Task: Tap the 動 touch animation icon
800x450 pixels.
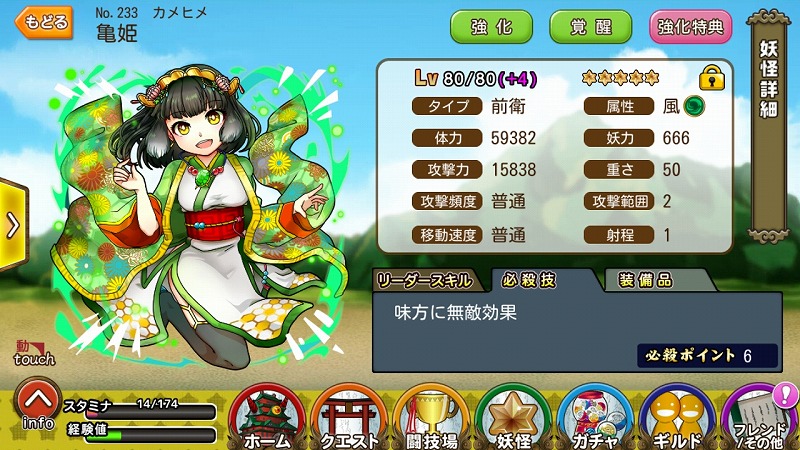Action: (x=33, y=352)
